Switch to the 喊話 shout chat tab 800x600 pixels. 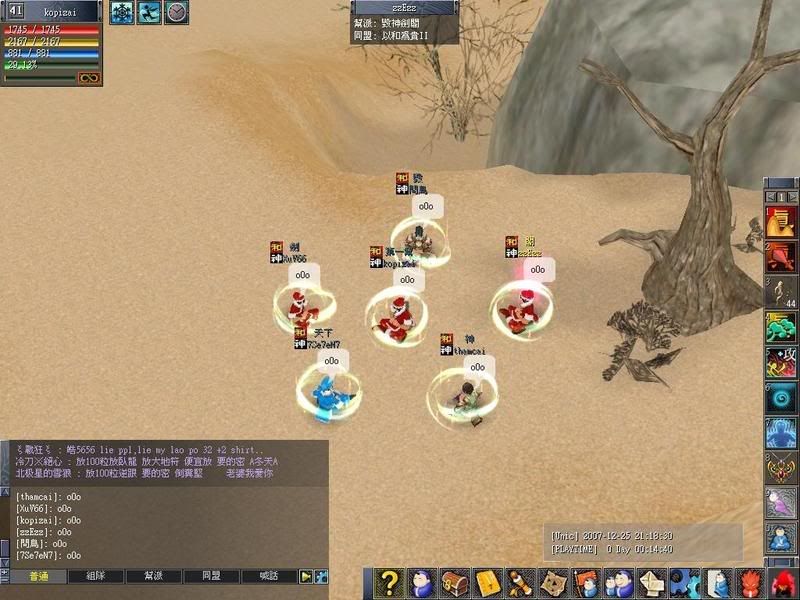coord(269,577)
